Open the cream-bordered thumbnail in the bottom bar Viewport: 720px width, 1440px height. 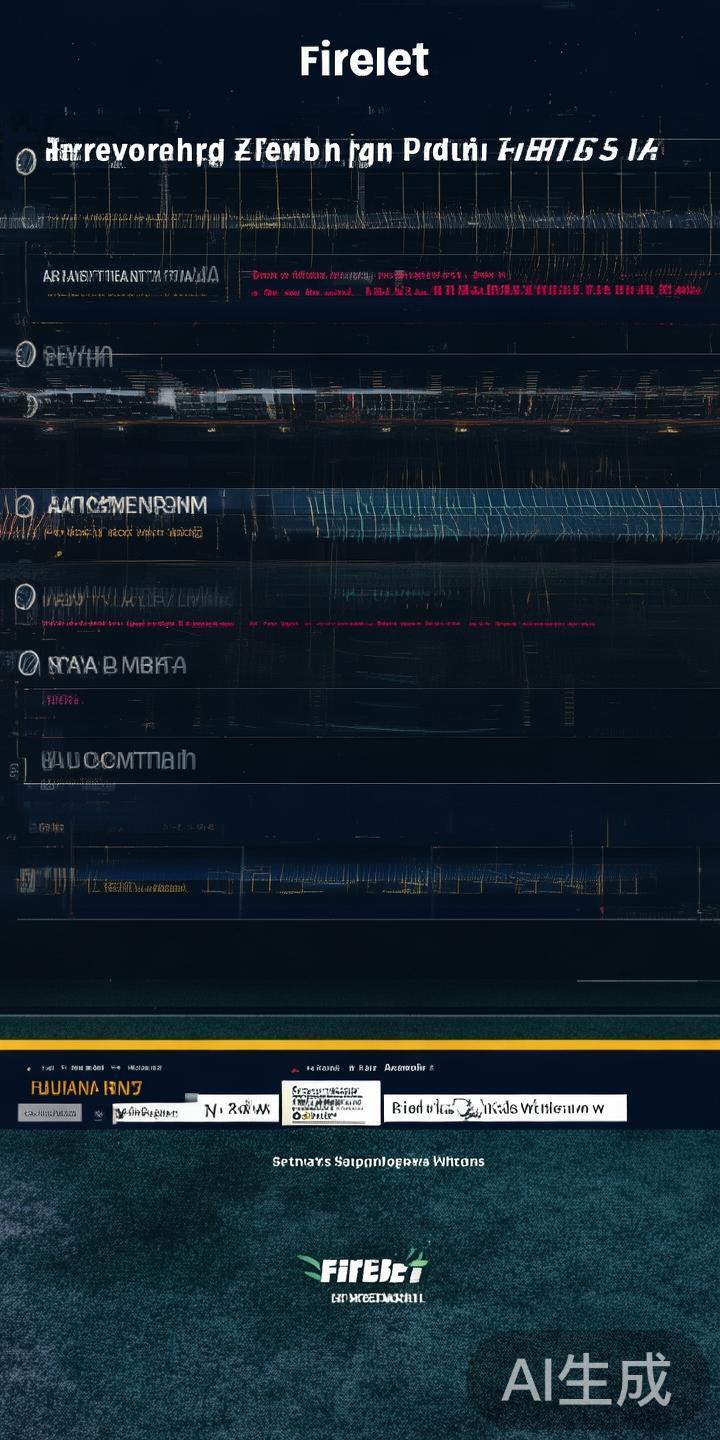[x=331, y=1103]
